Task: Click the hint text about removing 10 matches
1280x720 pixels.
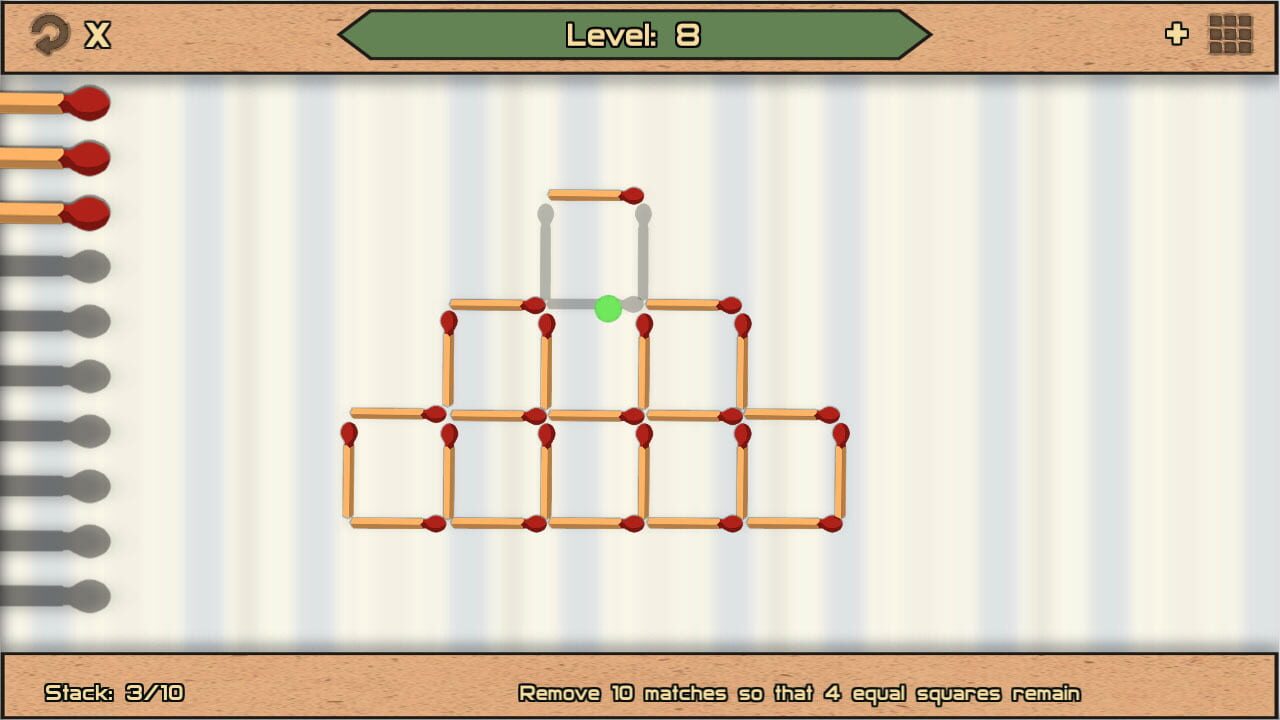Action: coord(799,692)
